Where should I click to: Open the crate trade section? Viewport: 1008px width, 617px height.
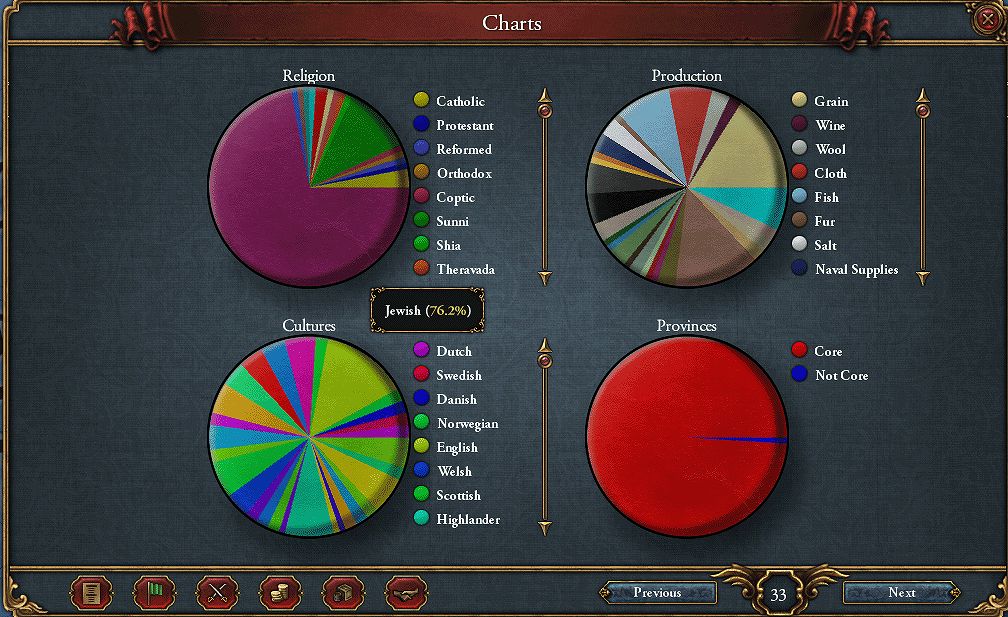(x=343, y=593)
